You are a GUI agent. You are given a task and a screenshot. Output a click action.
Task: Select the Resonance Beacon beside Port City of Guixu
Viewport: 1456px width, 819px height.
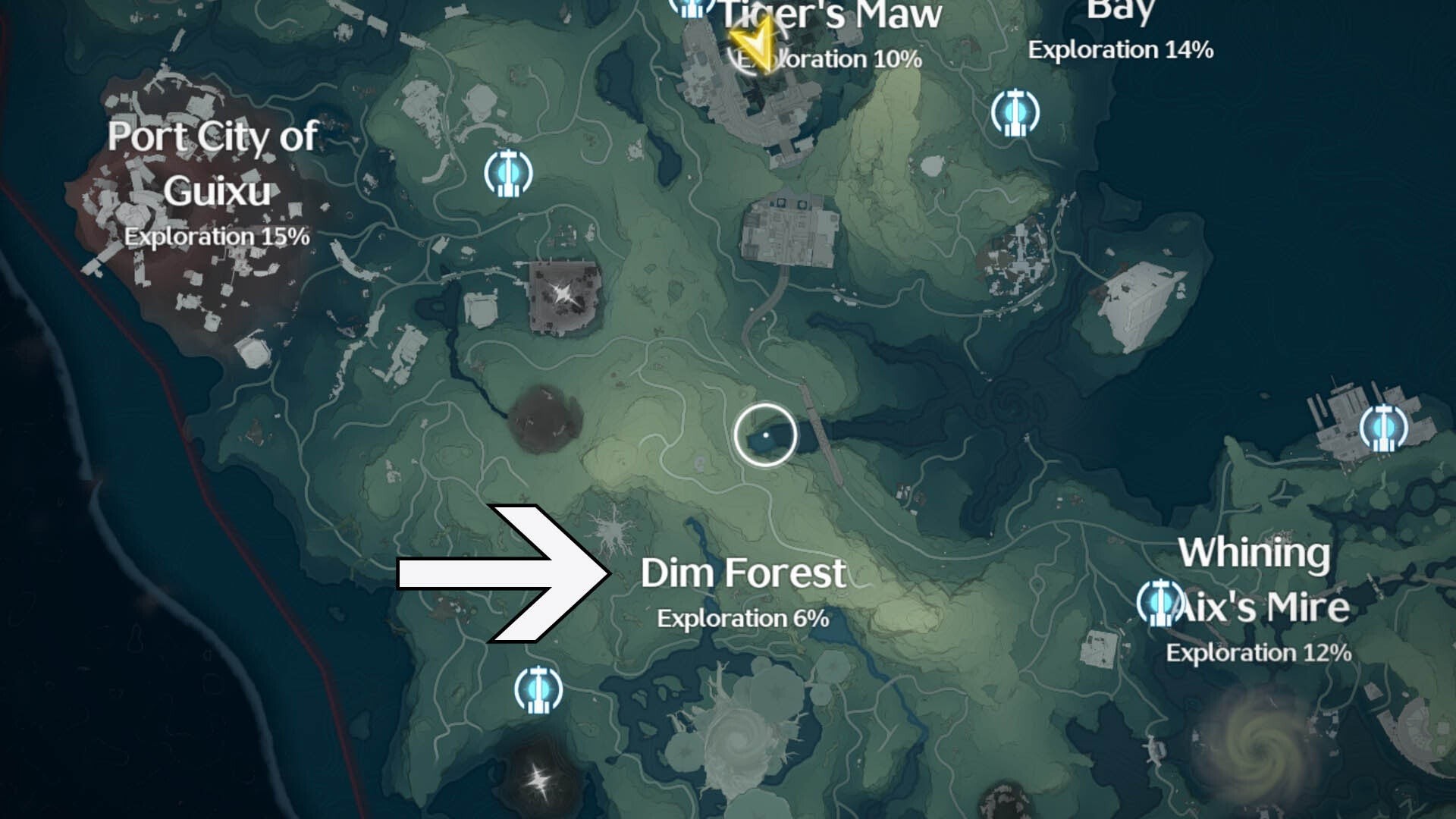[x=508, y=173]
